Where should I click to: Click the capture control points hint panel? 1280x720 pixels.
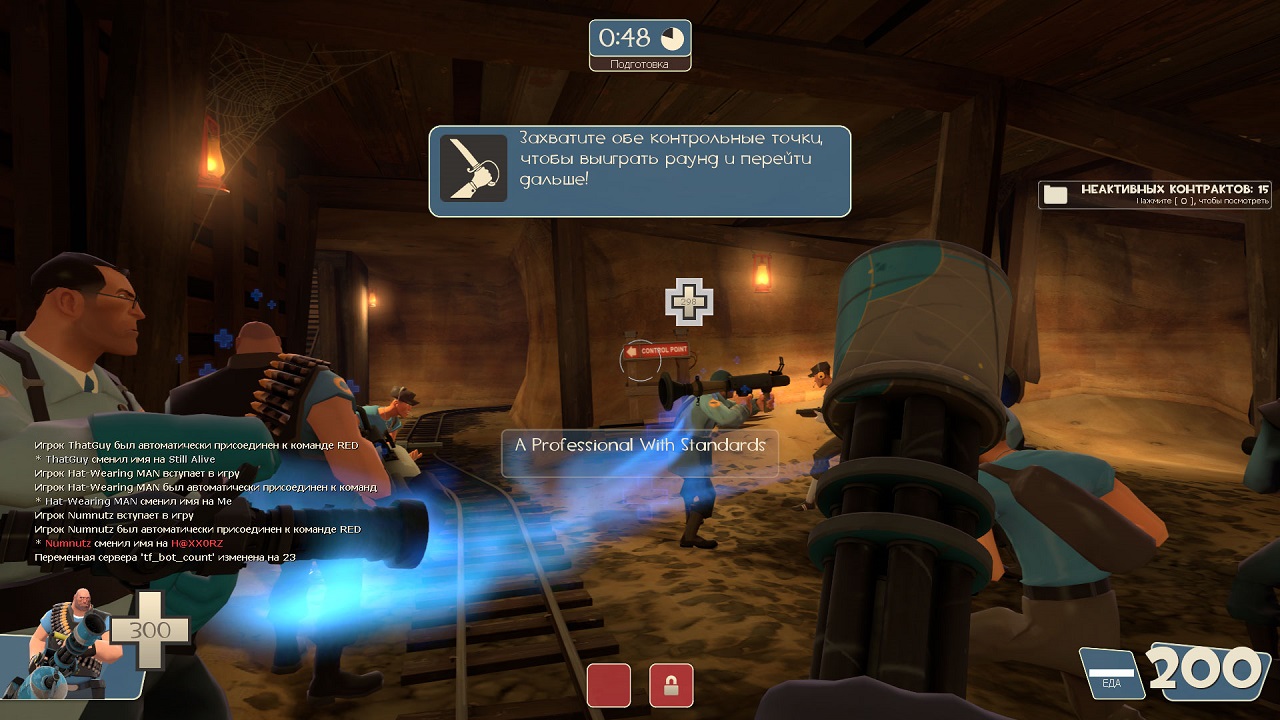640,171
